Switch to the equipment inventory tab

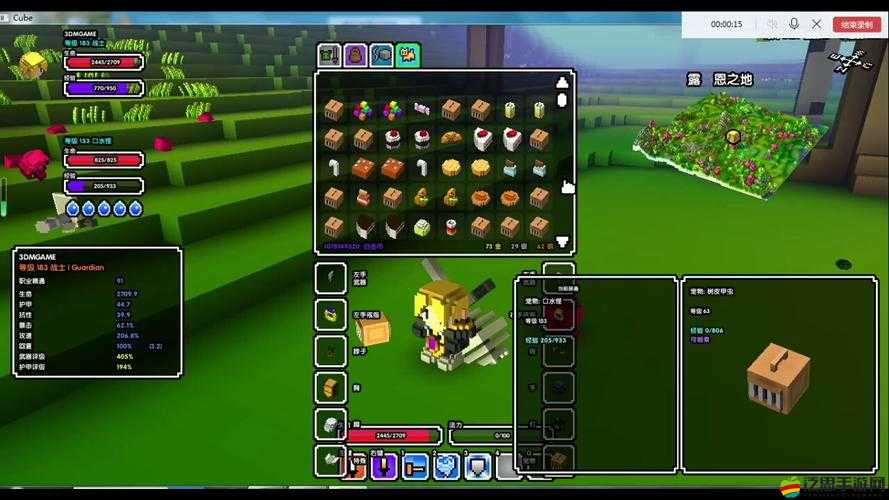pos(329,55)
